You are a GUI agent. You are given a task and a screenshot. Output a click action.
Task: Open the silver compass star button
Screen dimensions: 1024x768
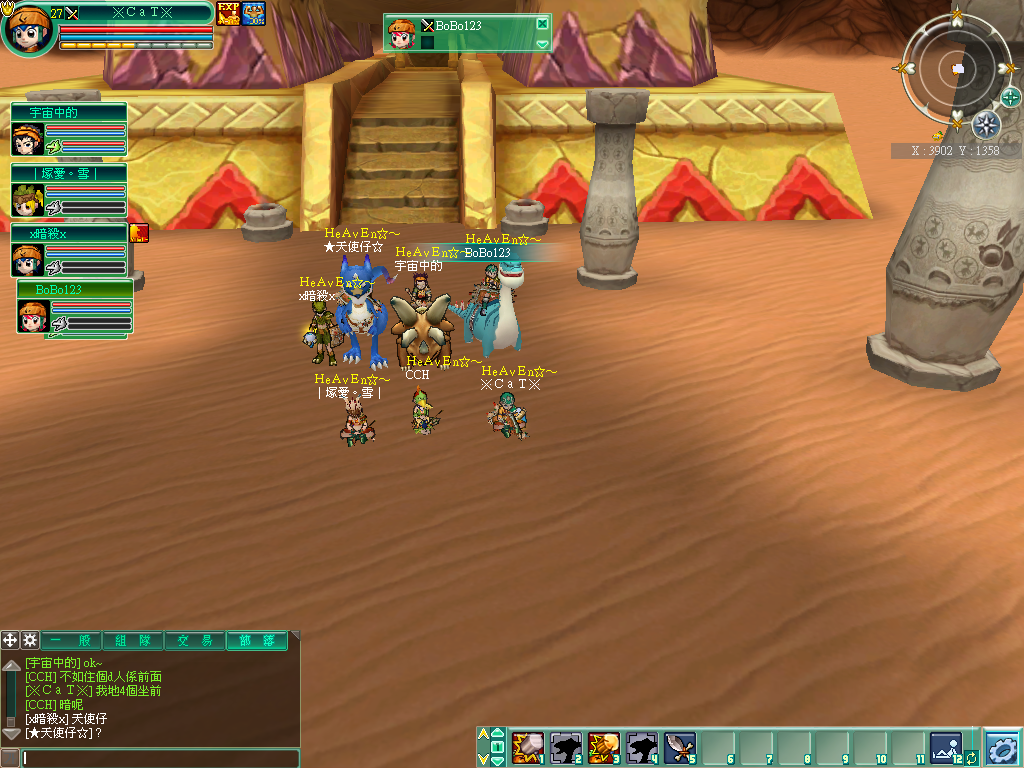pyautogui.click(x=986, y=125)
